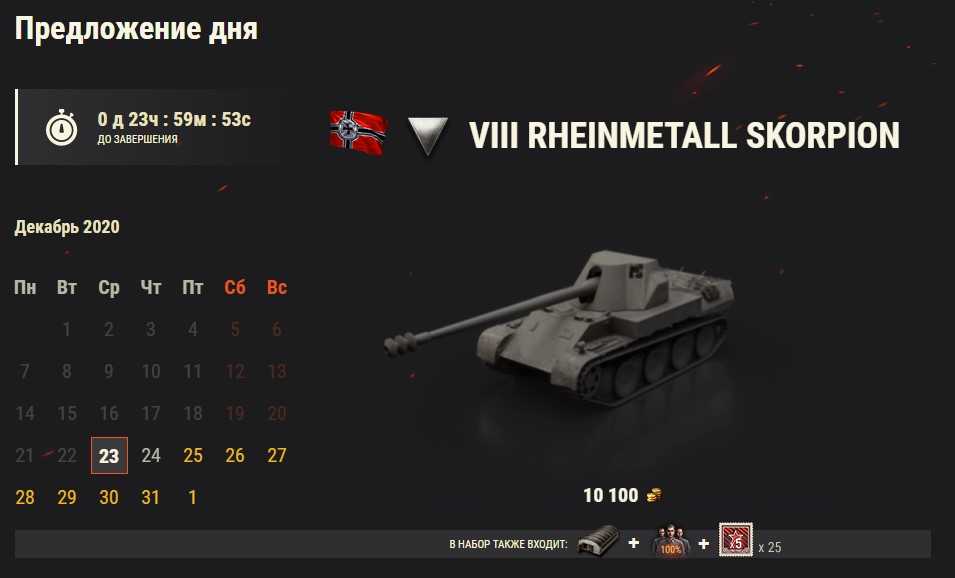955x578 pixels.
Task: Pick the December 27 calendar day
Action: pyautogui.click(x=277, y=456)
